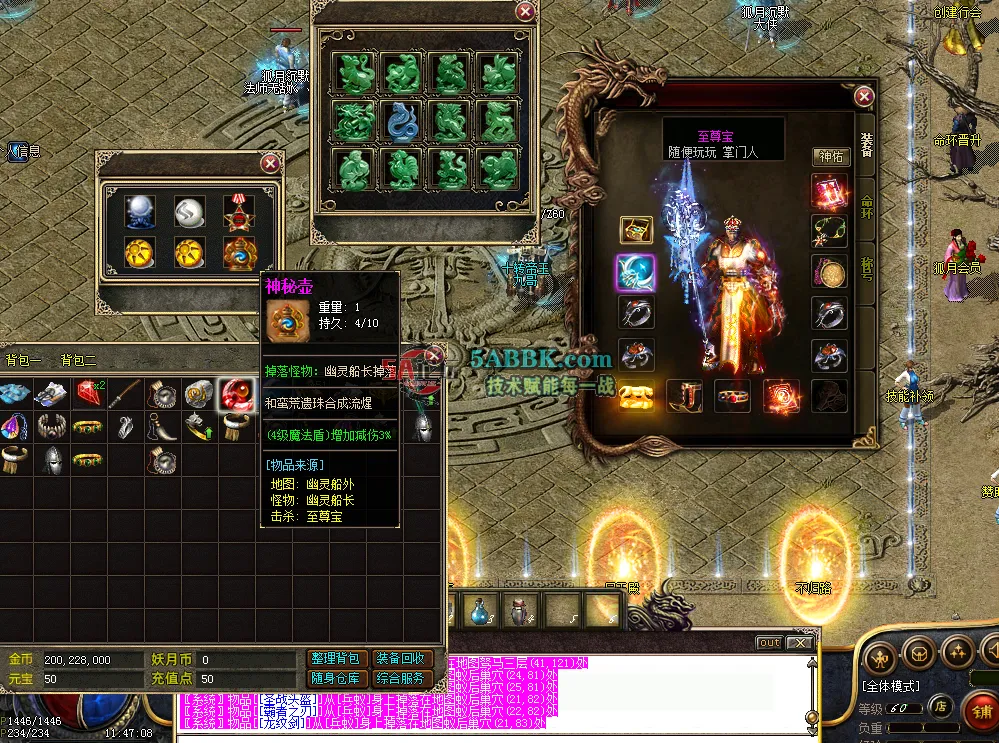
Task: Select the red star medal item
Action: point(239,211)
